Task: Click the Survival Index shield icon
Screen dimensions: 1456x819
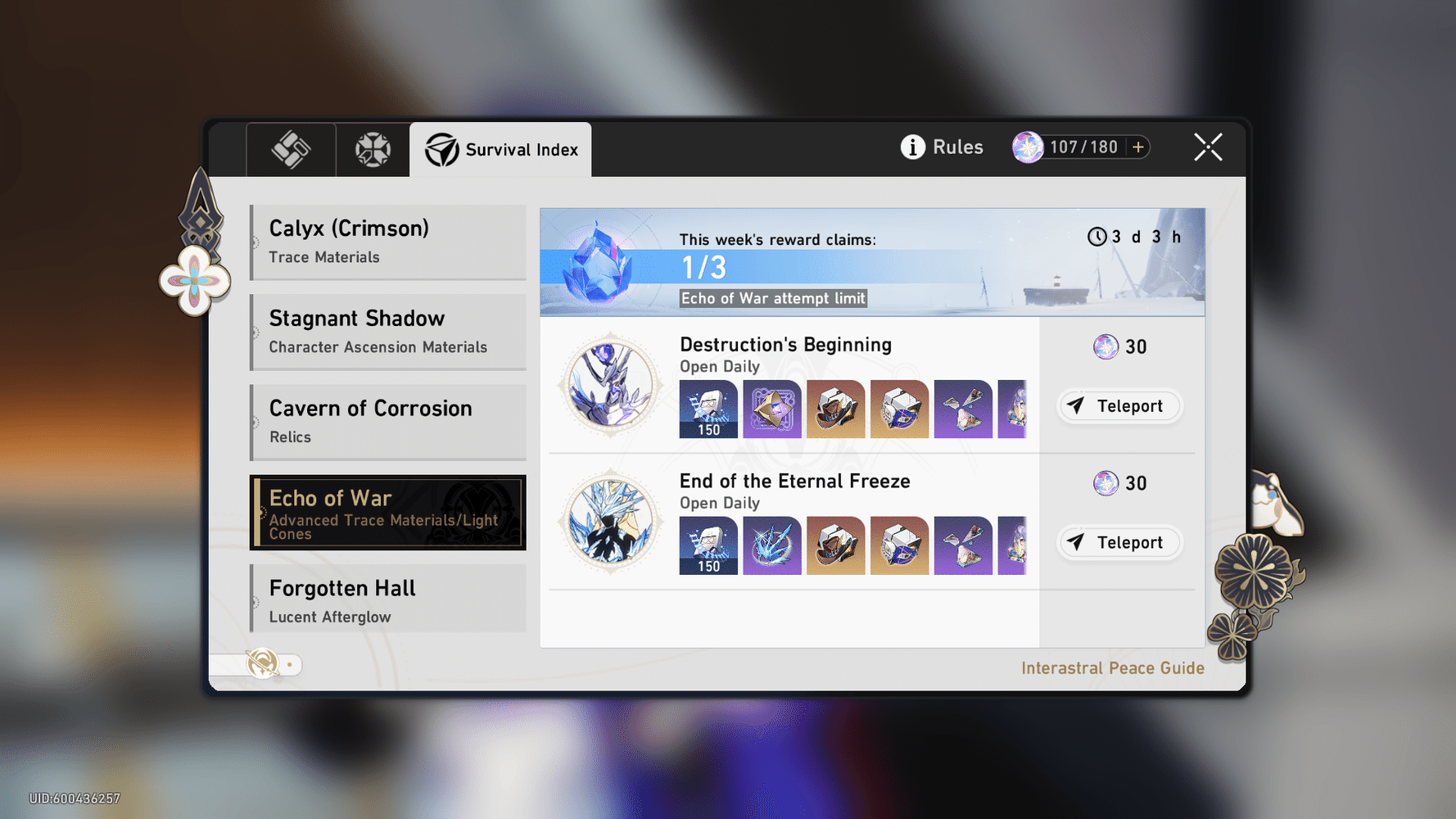Action: pyautogui.click(x=441, y=148)
